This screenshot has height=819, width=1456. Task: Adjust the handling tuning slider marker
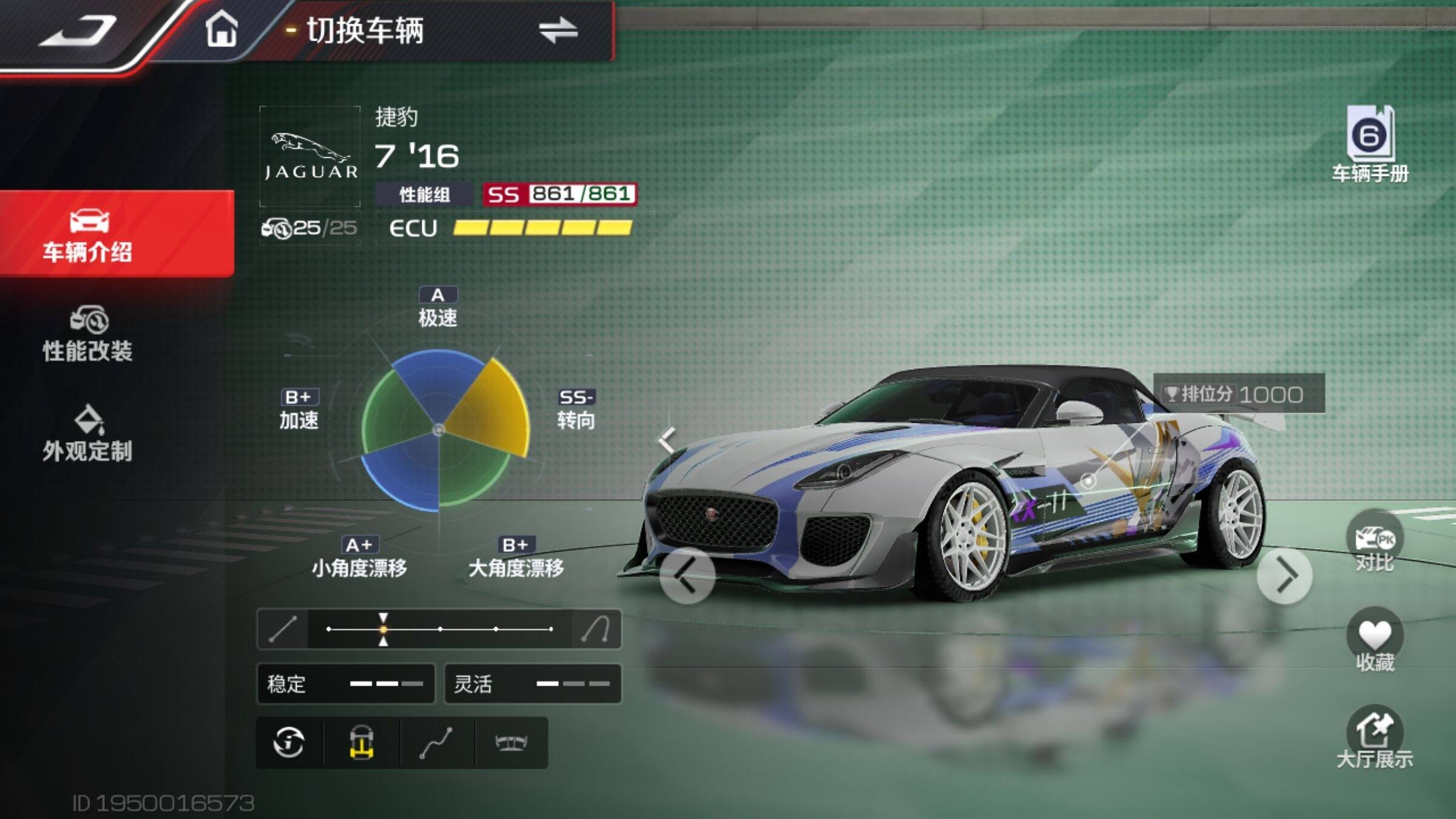(x=383, y=629)
